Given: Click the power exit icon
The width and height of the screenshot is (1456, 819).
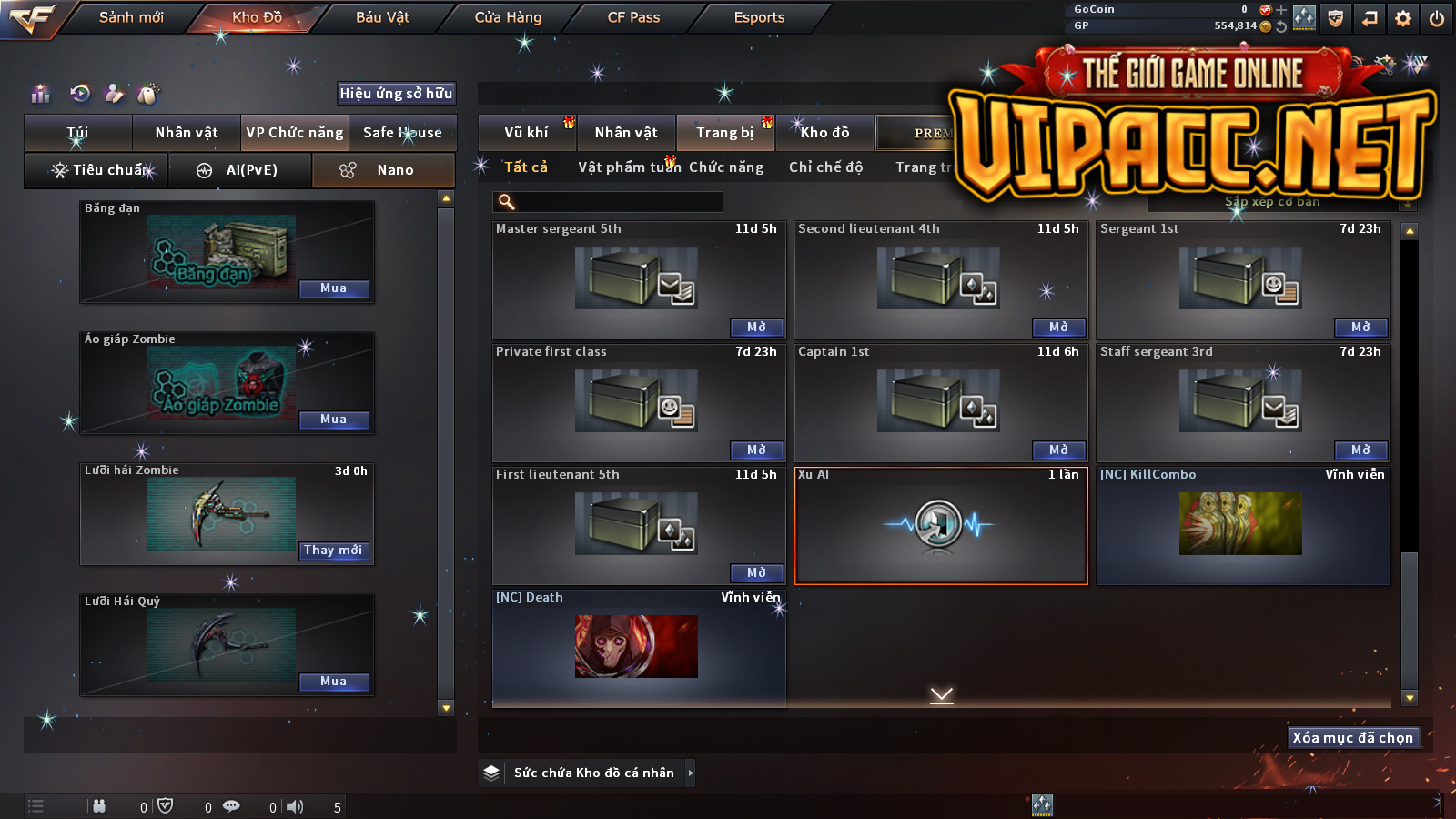Looking at the screenshot, I should pos(1437,18).
